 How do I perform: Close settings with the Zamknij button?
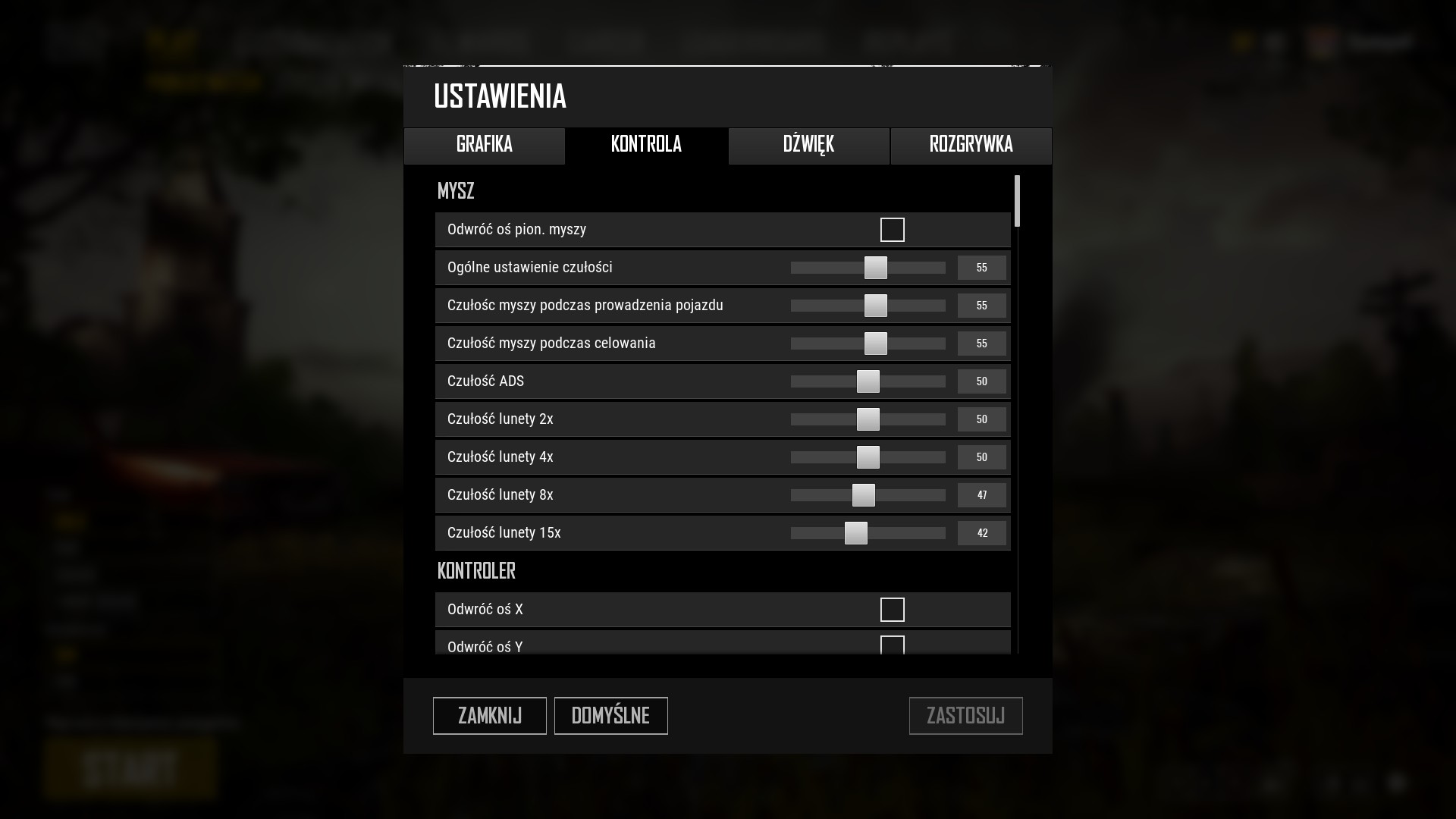click(x=489, y=716)
